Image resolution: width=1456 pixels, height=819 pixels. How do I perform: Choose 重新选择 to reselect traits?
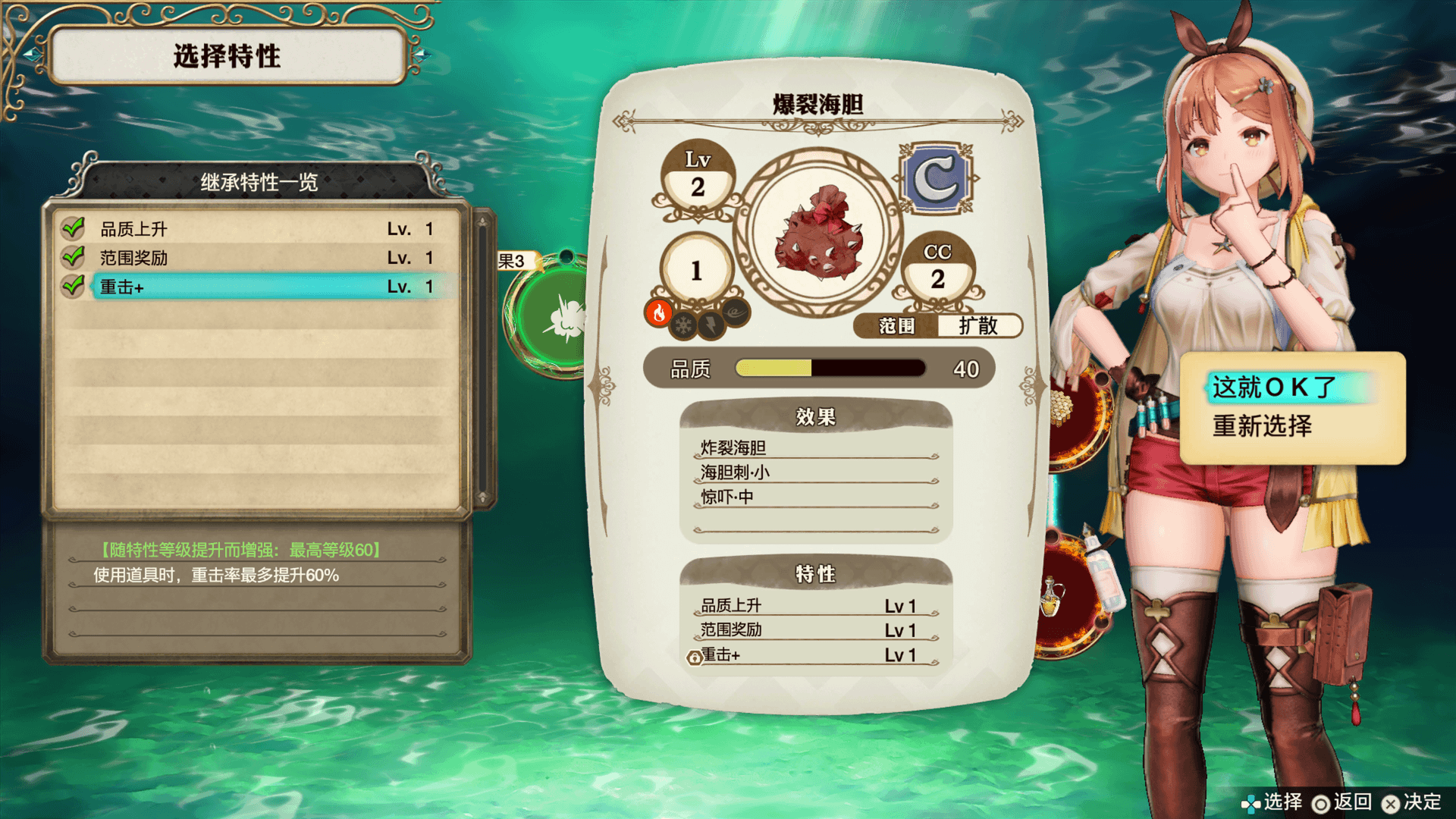(1262, 426)
